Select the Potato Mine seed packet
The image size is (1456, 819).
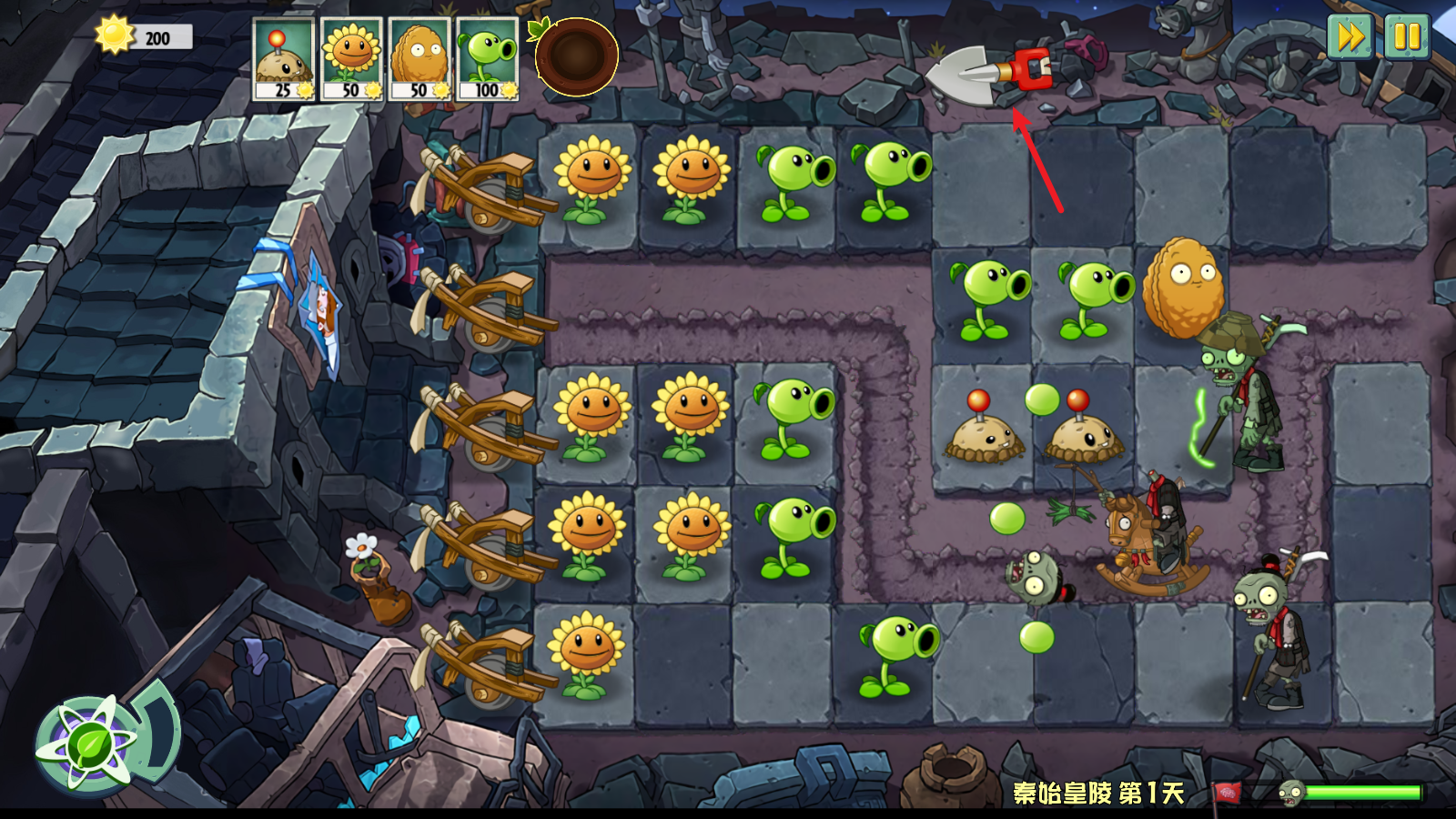tap(283, 59)
